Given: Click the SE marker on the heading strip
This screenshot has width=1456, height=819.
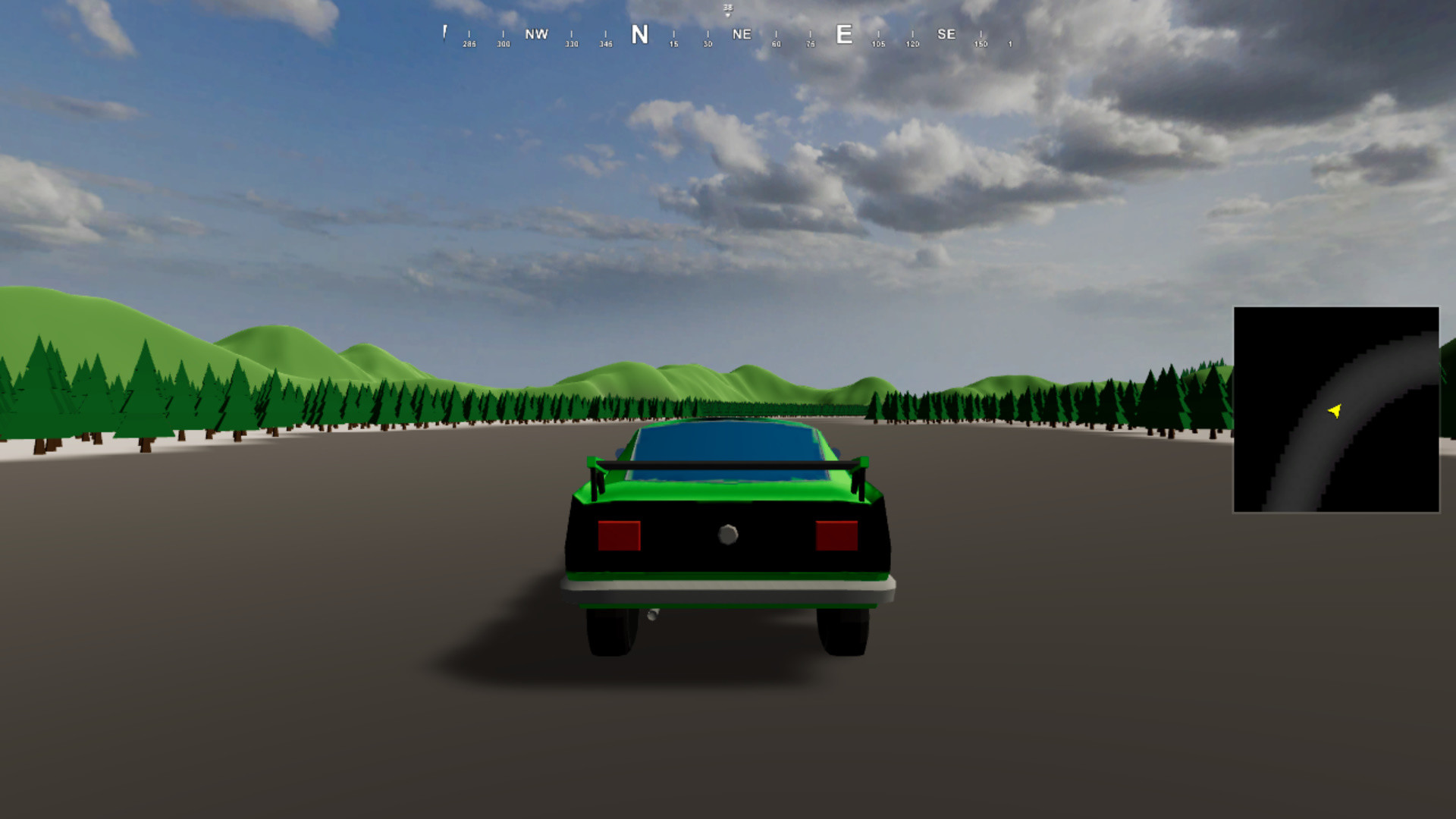Looking at the screenshot, I should pyautogui.click(x=946, y=34).
